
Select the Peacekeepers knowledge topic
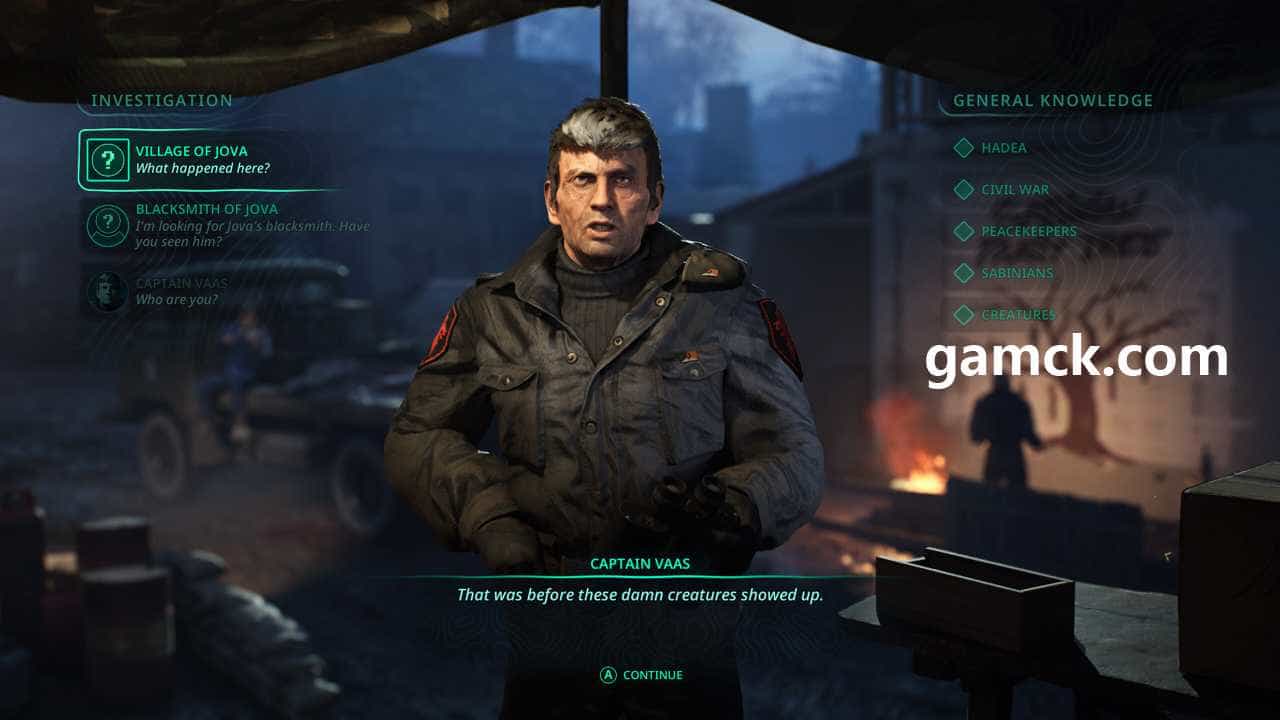[x=1028, y=231]
